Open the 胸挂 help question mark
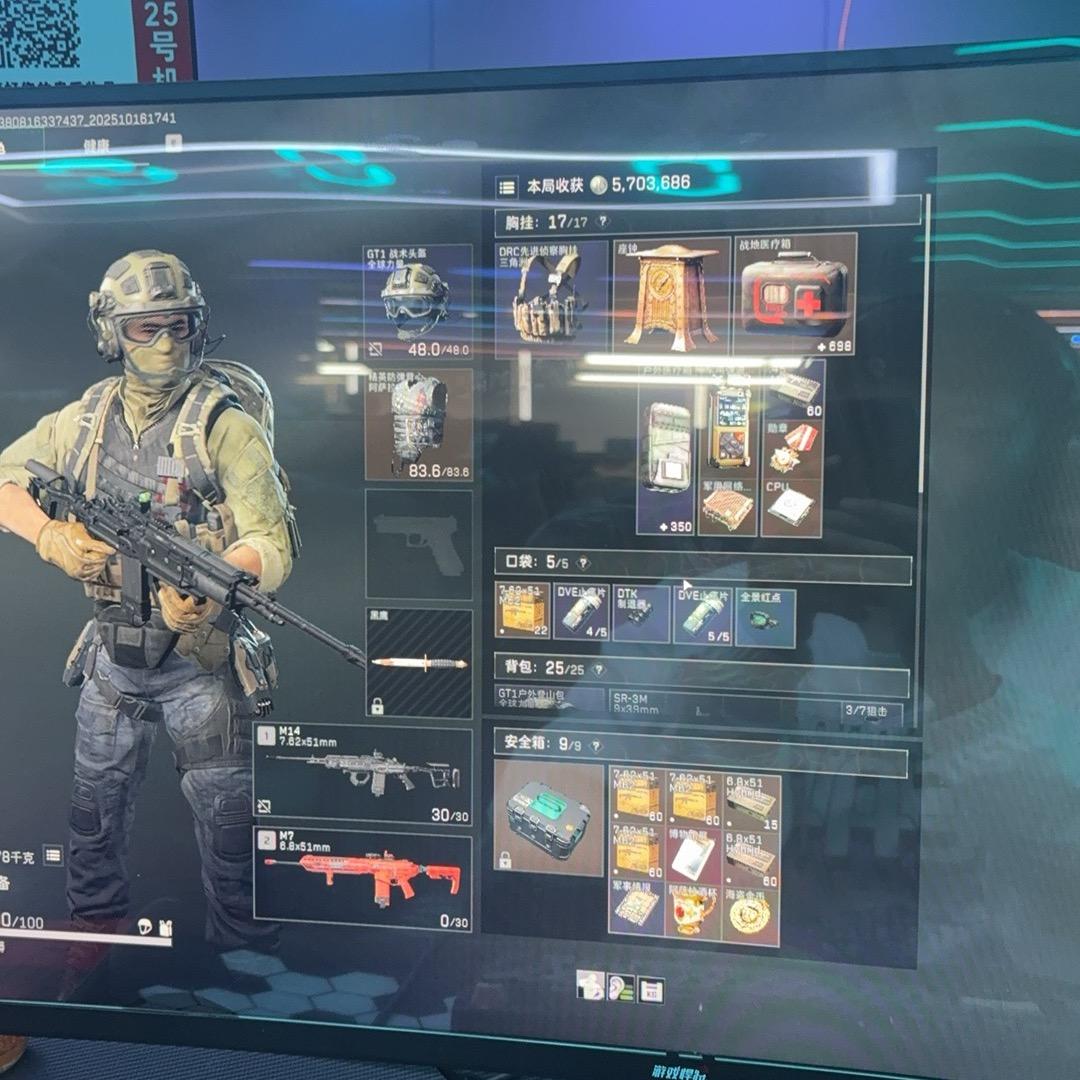The height and width of the screenshot is (1080, 1080). click(602, 222)
